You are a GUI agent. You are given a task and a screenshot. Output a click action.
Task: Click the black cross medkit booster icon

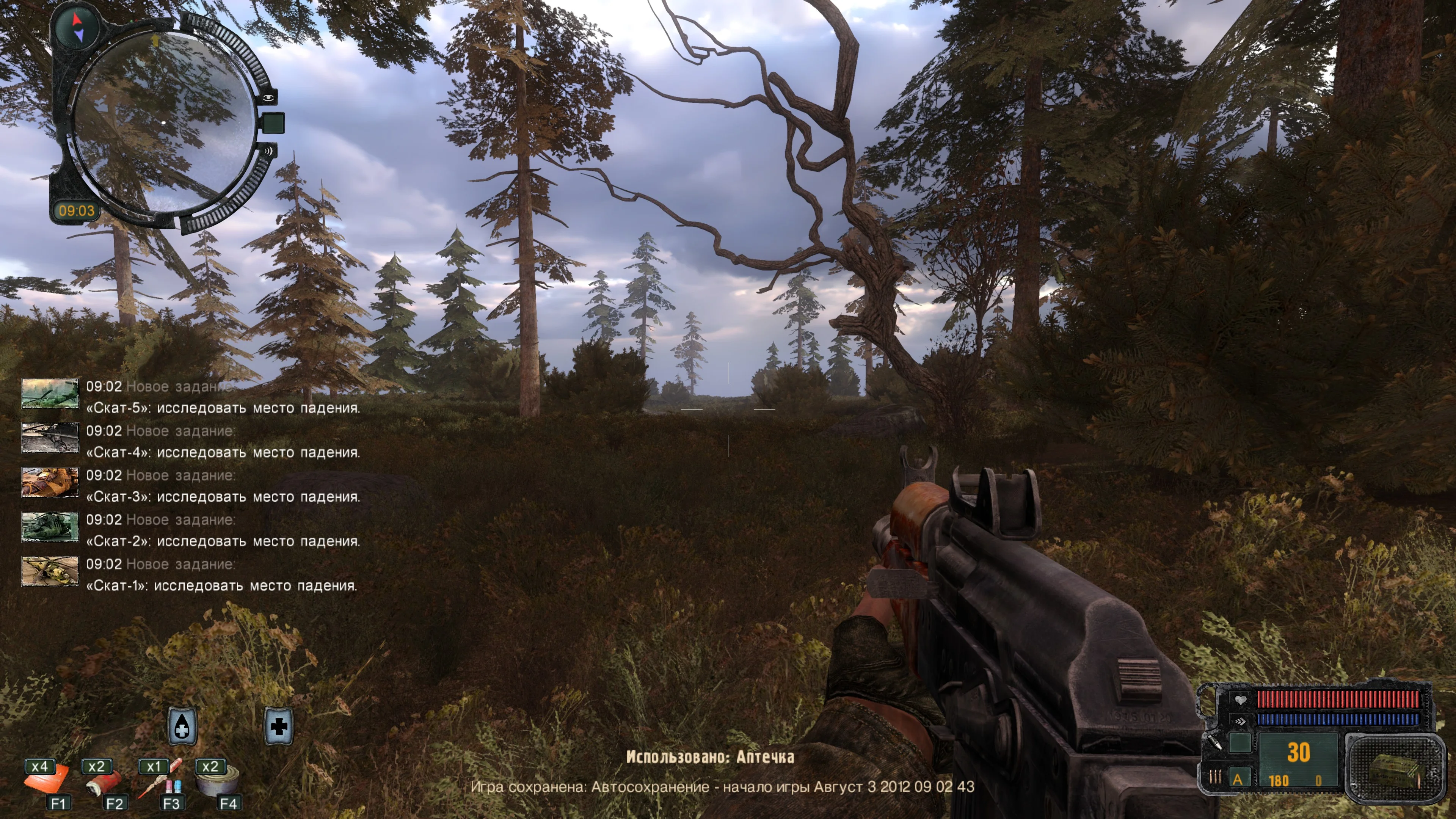point(279,726)
